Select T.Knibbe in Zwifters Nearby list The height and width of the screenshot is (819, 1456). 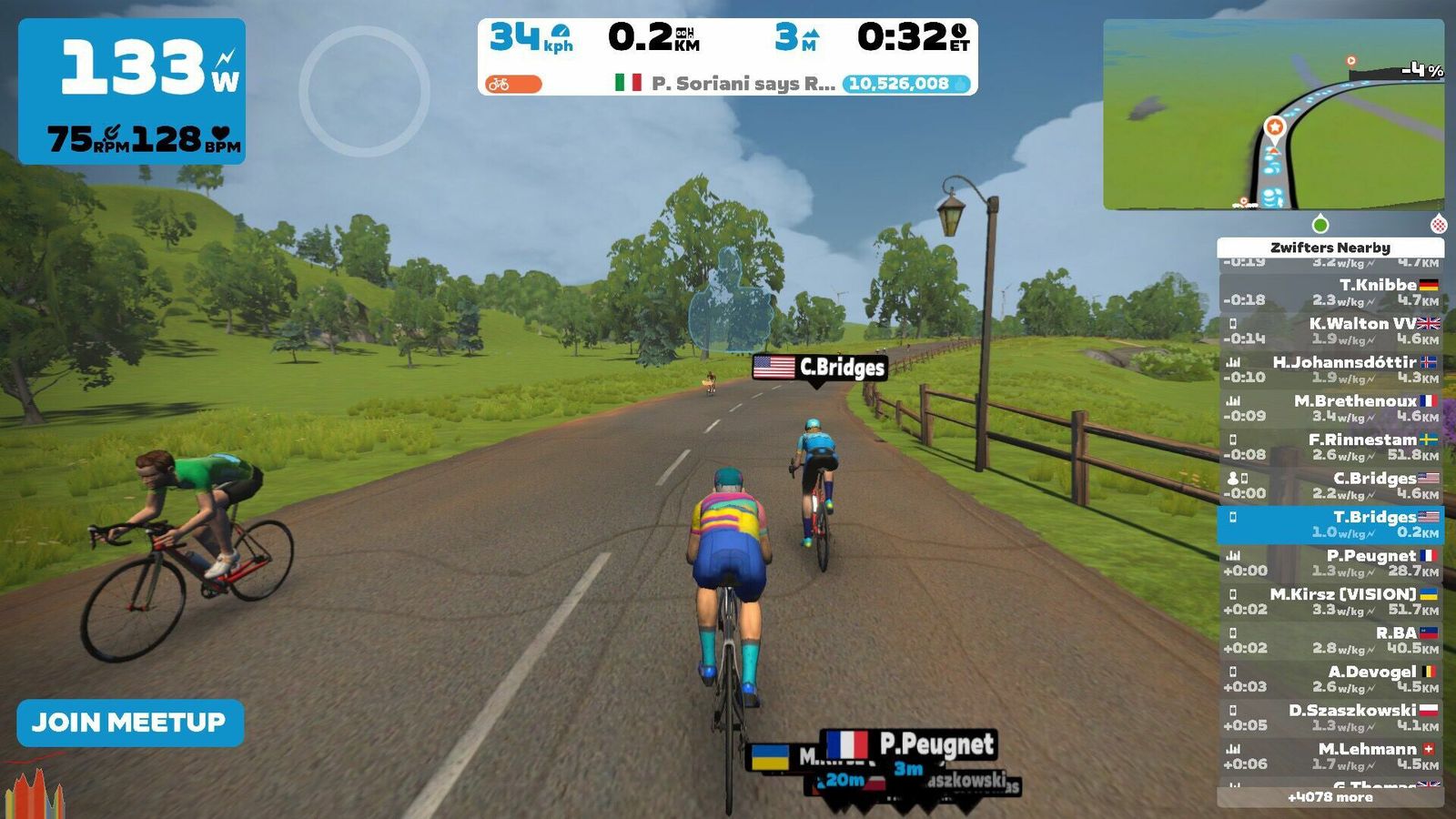pos(1330,292)
